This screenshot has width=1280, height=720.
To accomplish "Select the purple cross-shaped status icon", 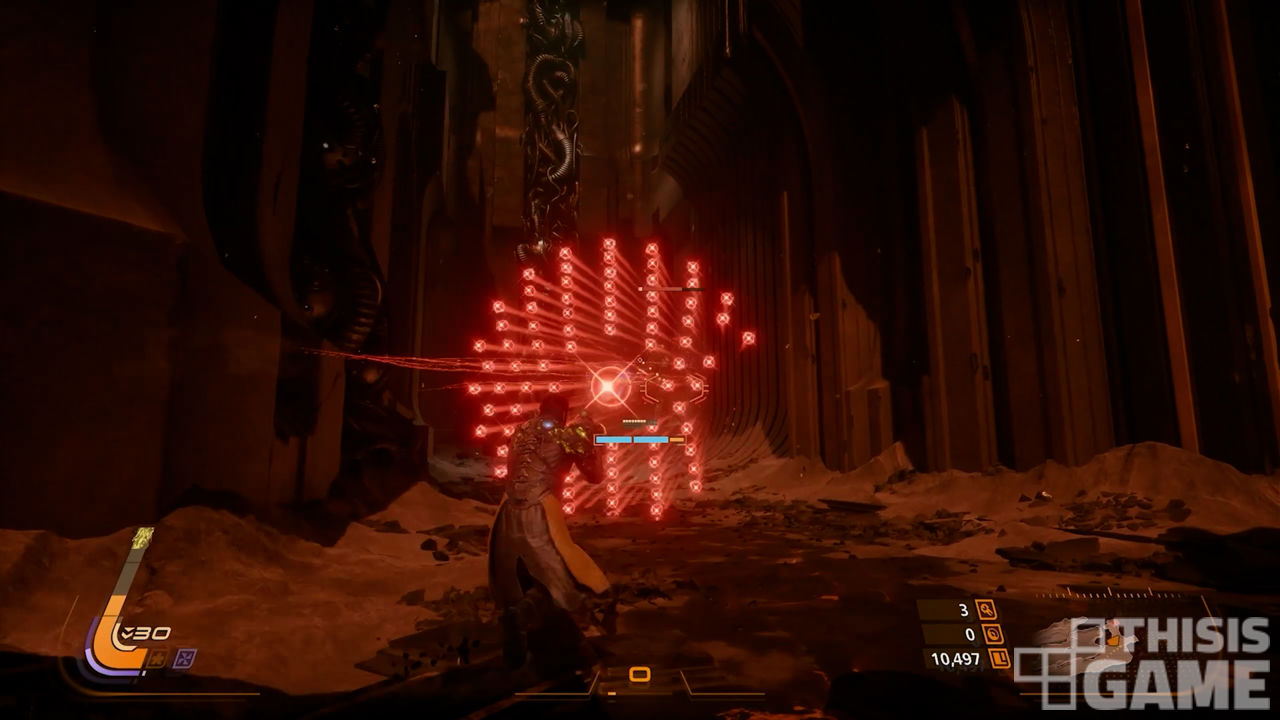I will (185, 657).
